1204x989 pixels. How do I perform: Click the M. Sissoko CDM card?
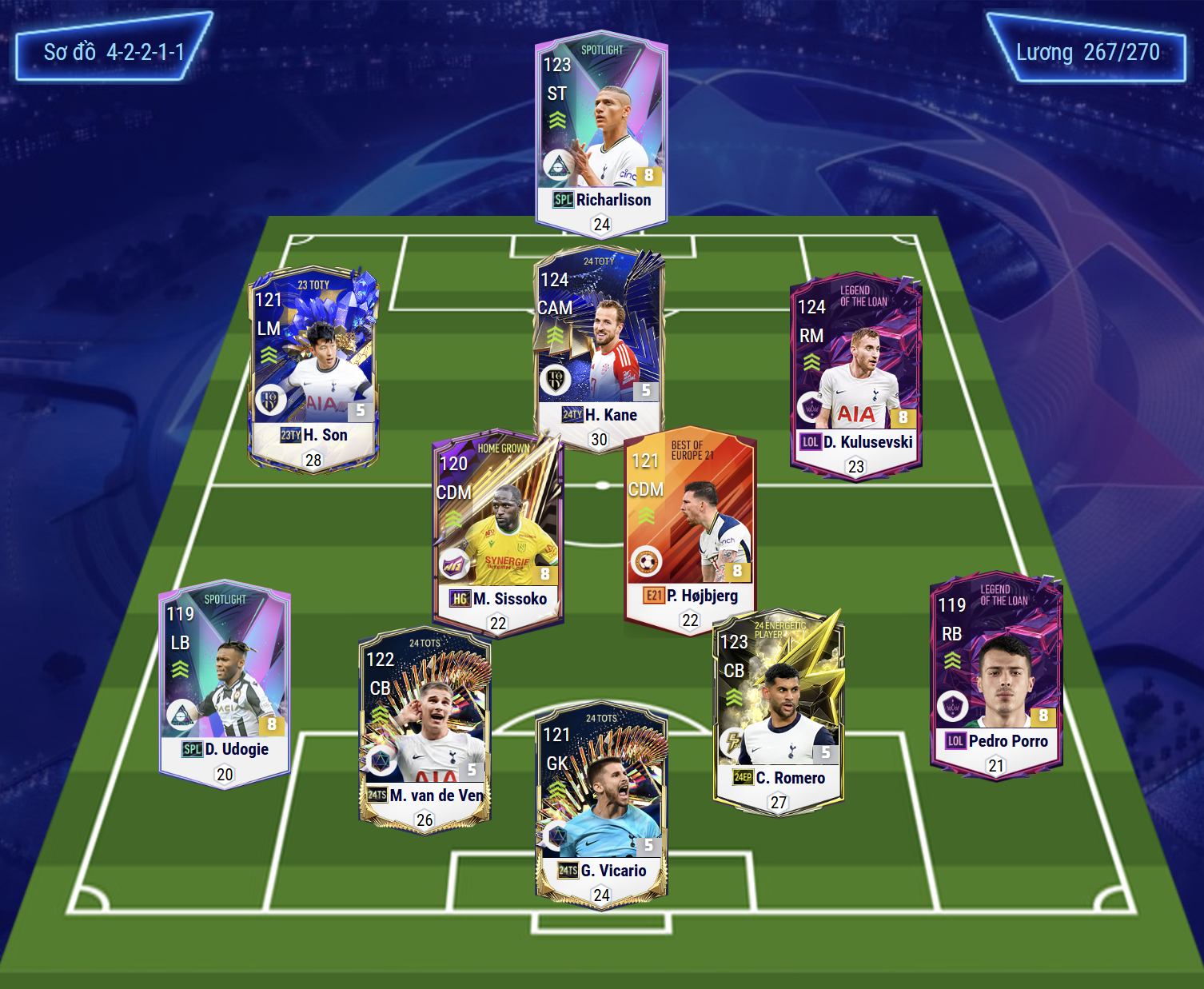(498, 532)
